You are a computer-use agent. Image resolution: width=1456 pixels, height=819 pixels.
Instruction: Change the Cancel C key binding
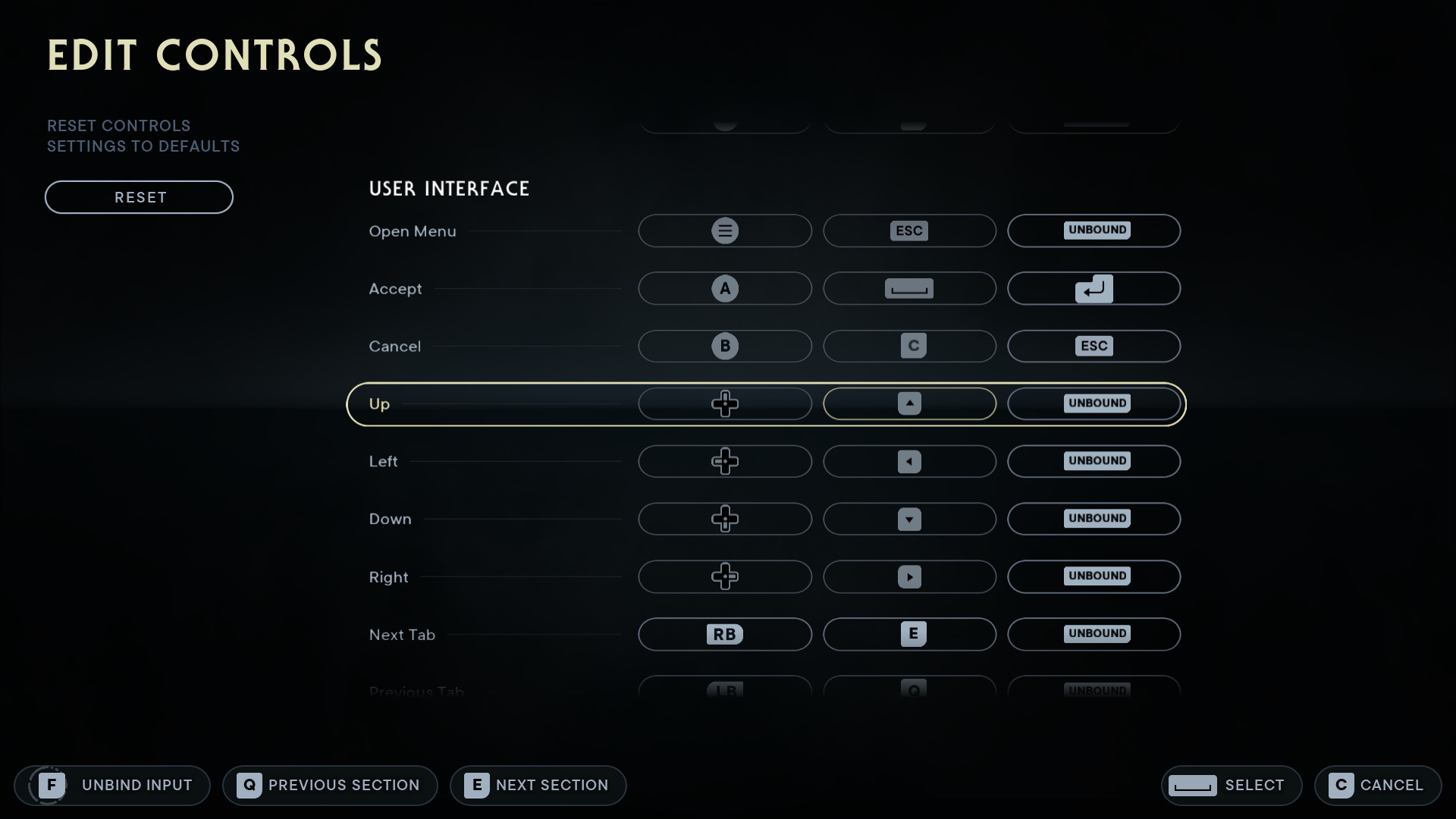[909, 346]
